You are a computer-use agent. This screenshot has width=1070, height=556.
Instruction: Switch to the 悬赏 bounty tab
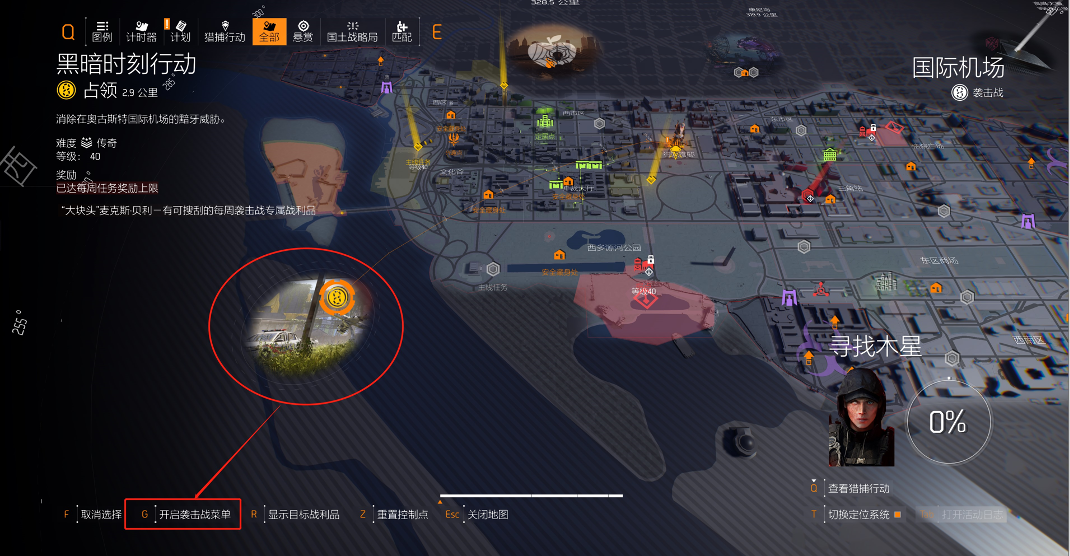(x=303, y=31)
